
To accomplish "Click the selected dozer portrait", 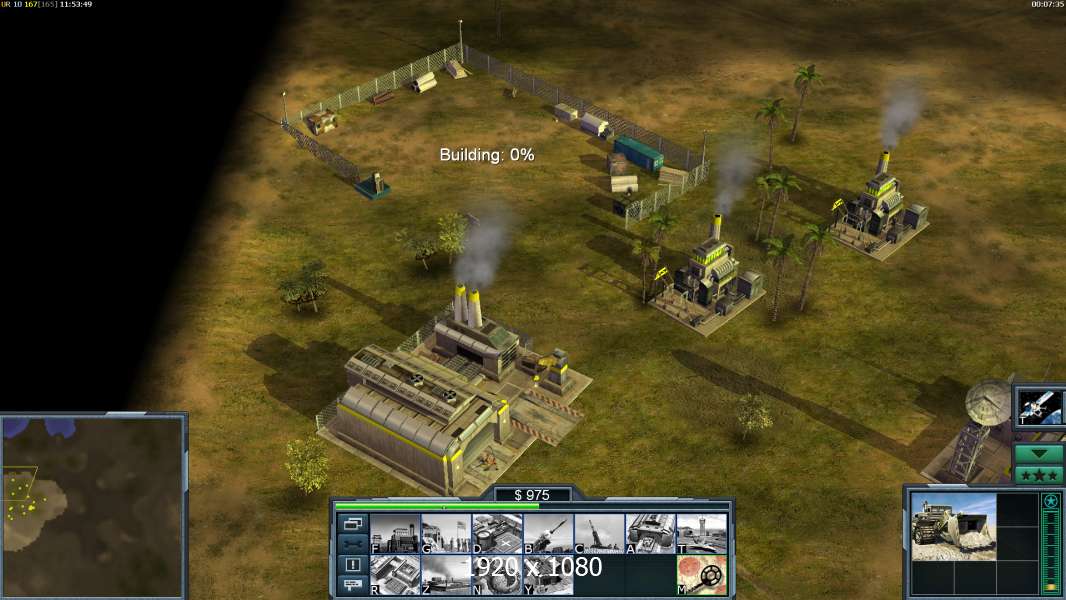I will 953,527.
